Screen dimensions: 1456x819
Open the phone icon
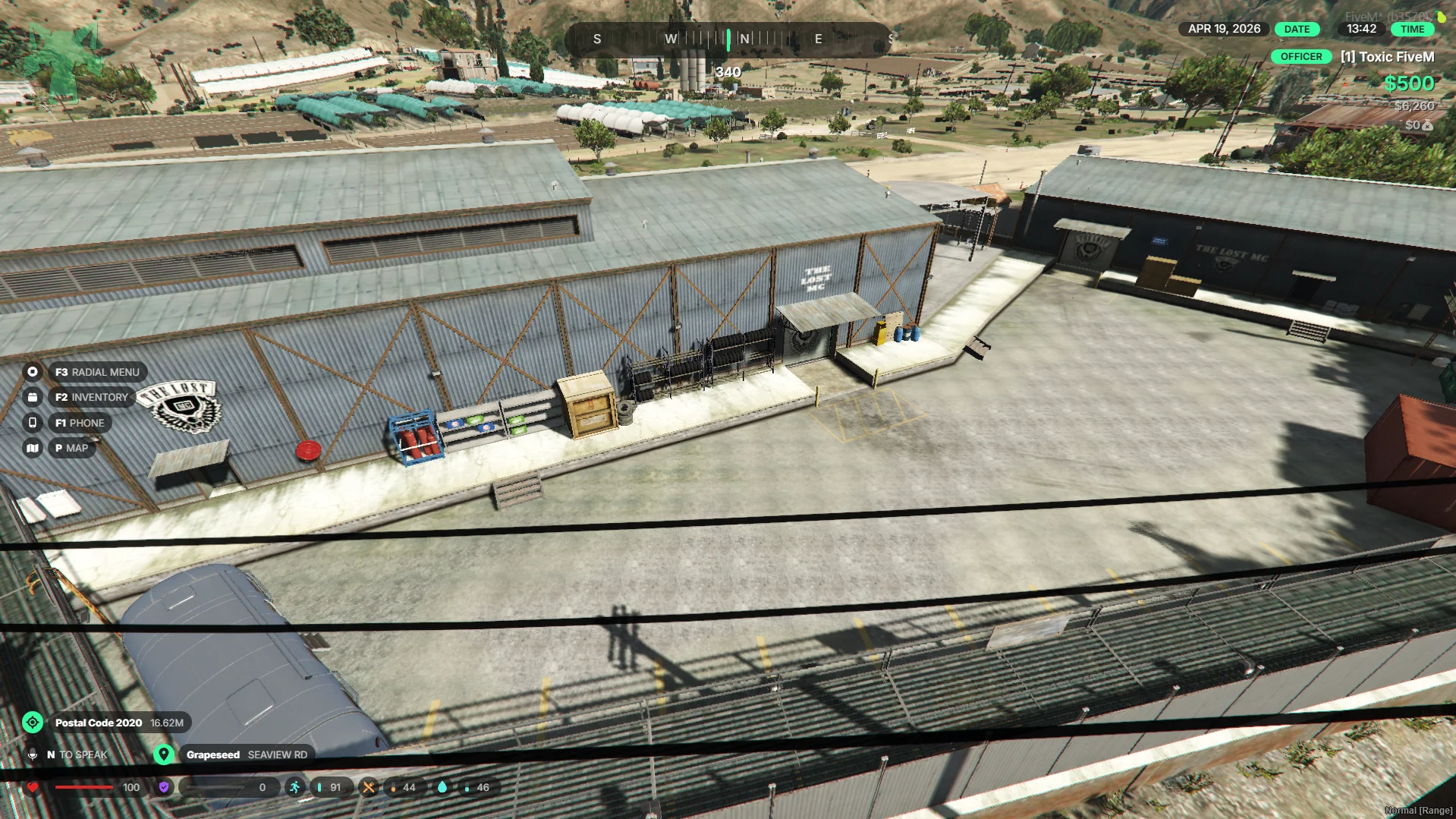point(33,423)
